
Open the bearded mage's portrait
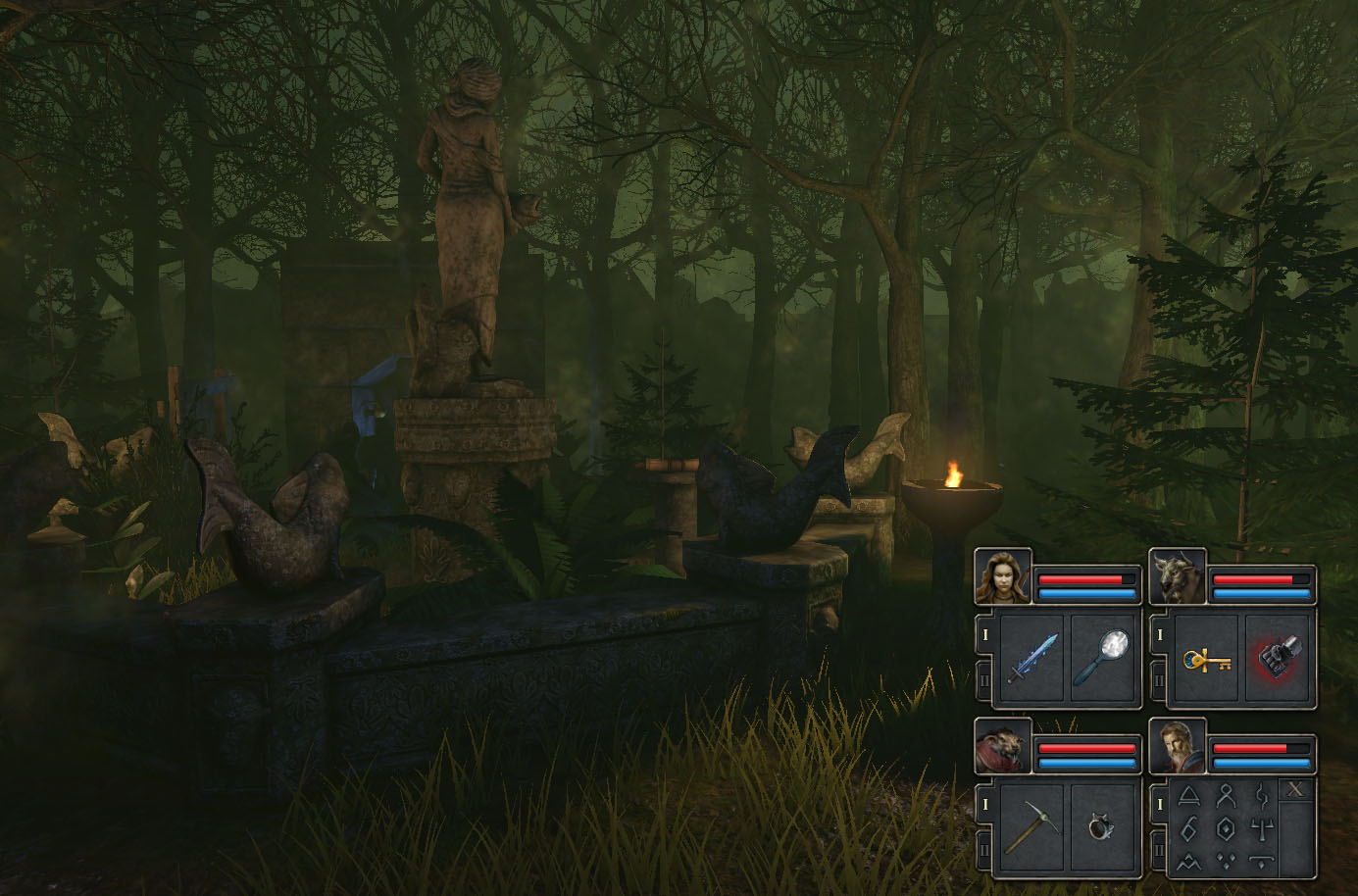pos(1178,746)
